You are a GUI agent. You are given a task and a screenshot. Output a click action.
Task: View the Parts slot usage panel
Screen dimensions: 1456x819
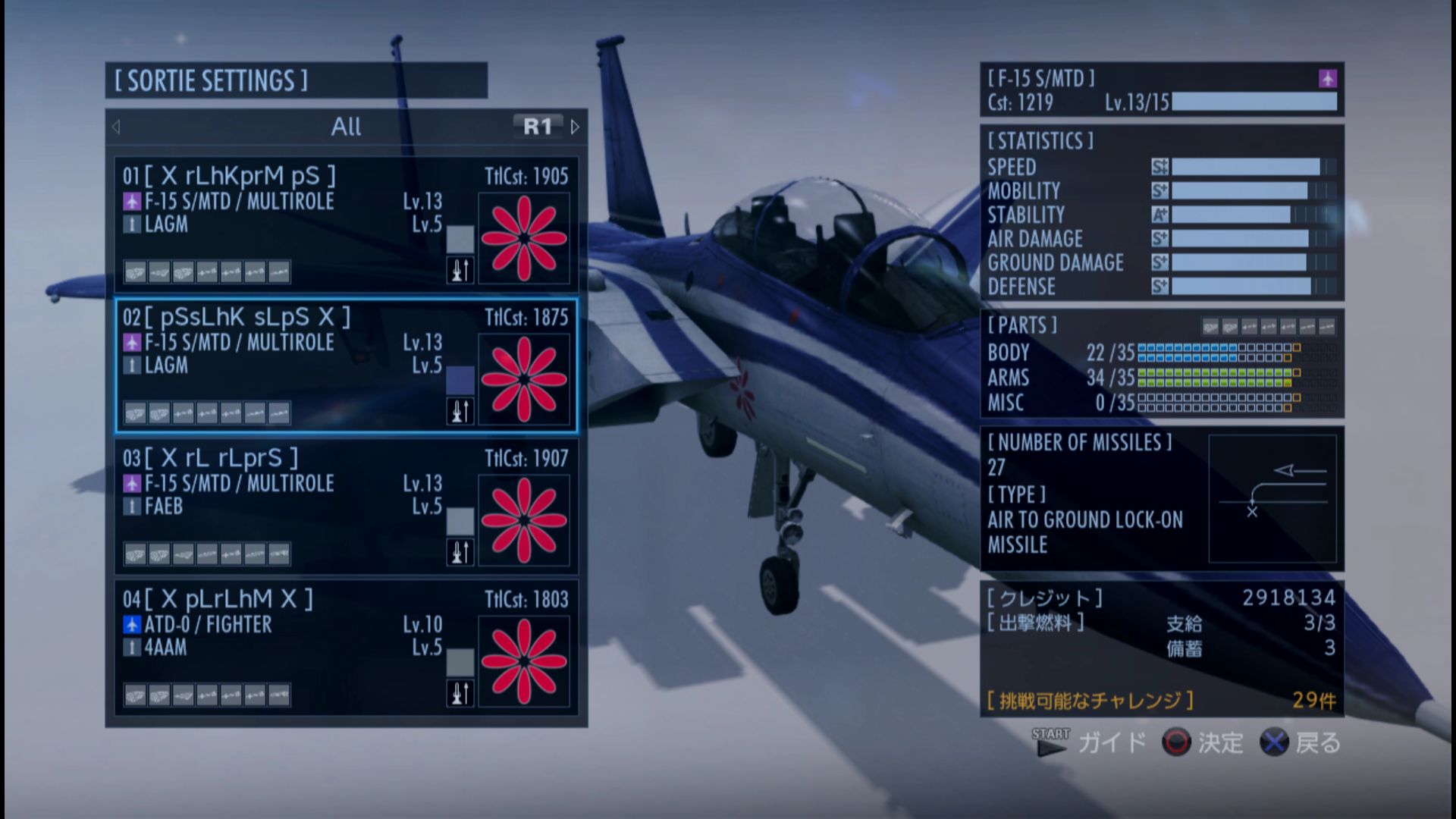[x=1161, y=364]
